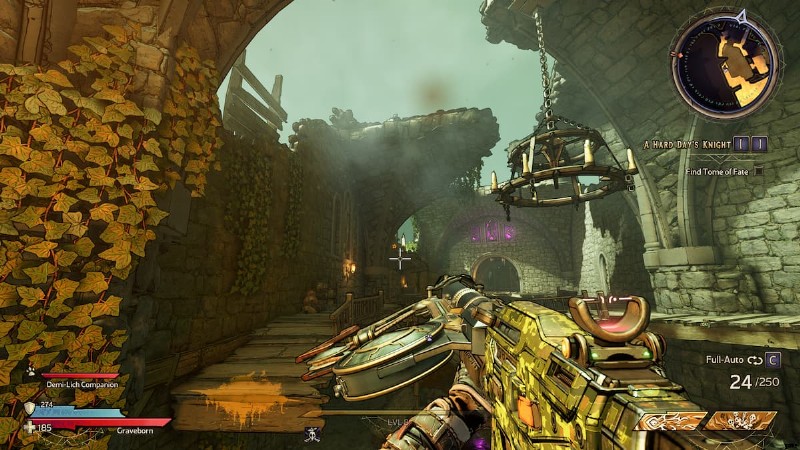Image resolution: width=800 pixels, height=450 pixels.
Task: Select the A Hard Day's Knight quest tracker
Action: (689, 145)
